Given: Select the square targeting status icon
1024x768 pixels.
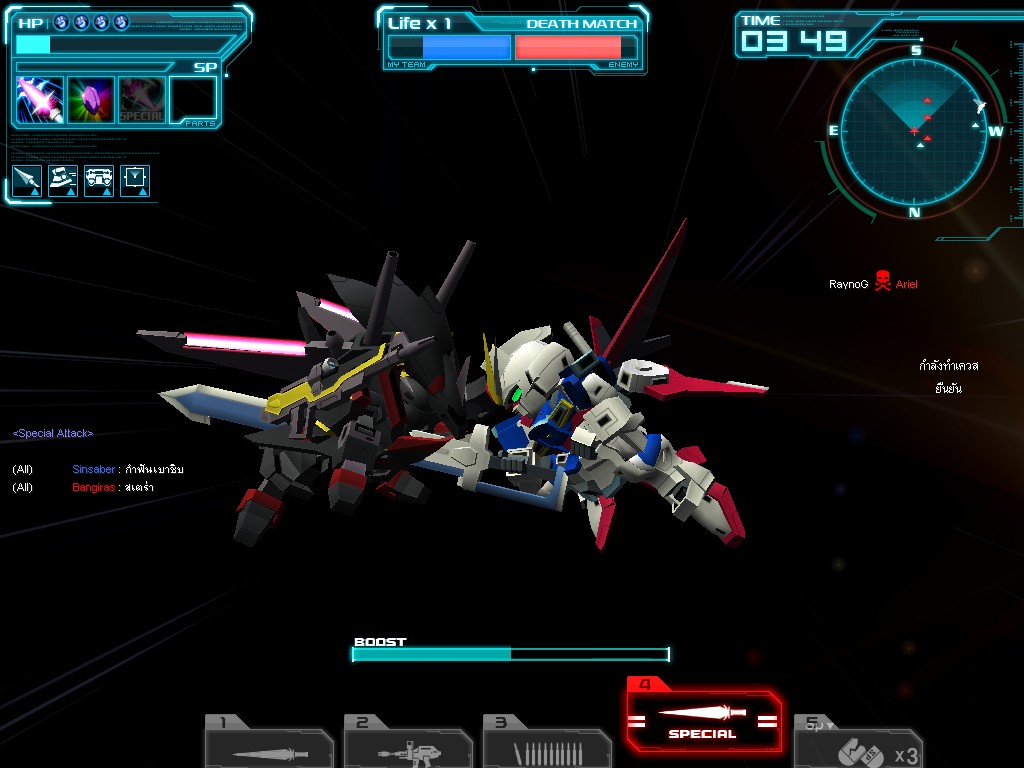Looking at the screenshot, I should point(135,180).
